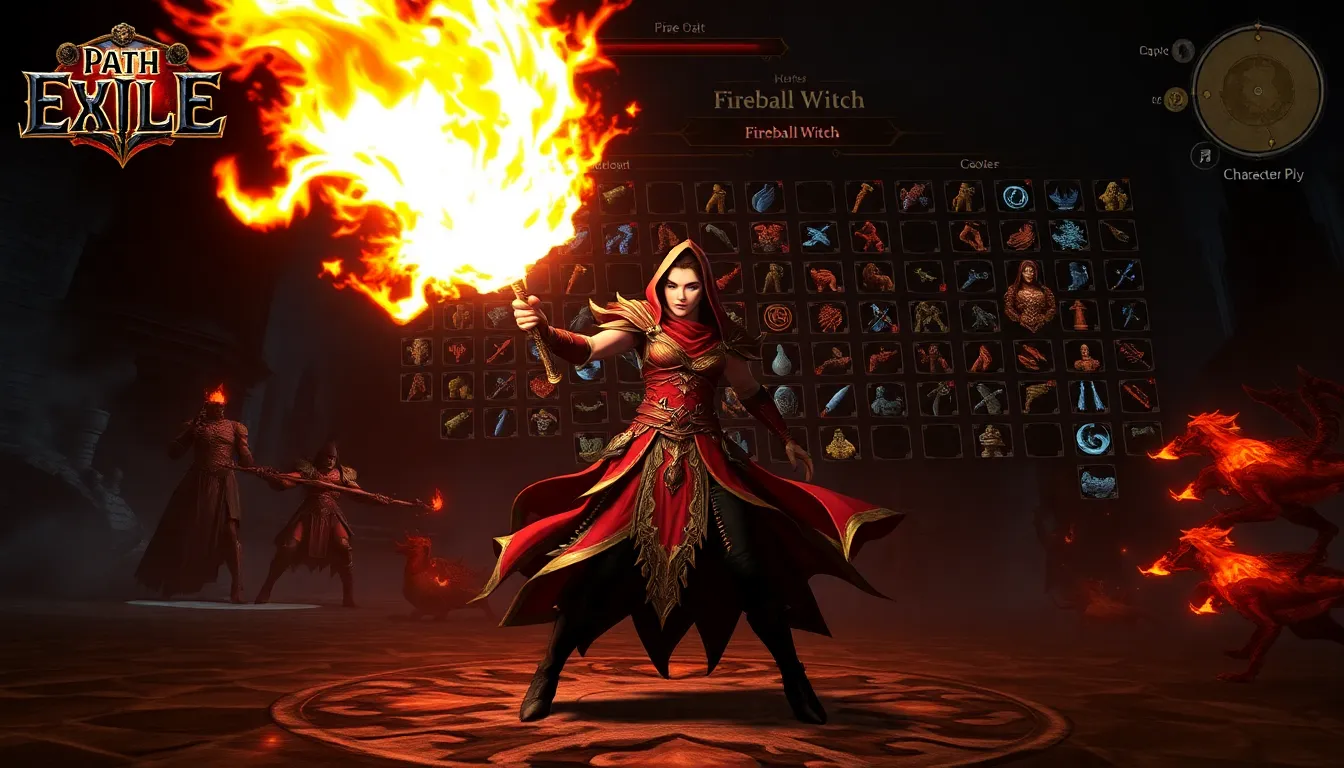Click the grey Caple portrait icon

(x=1183, y=51)
